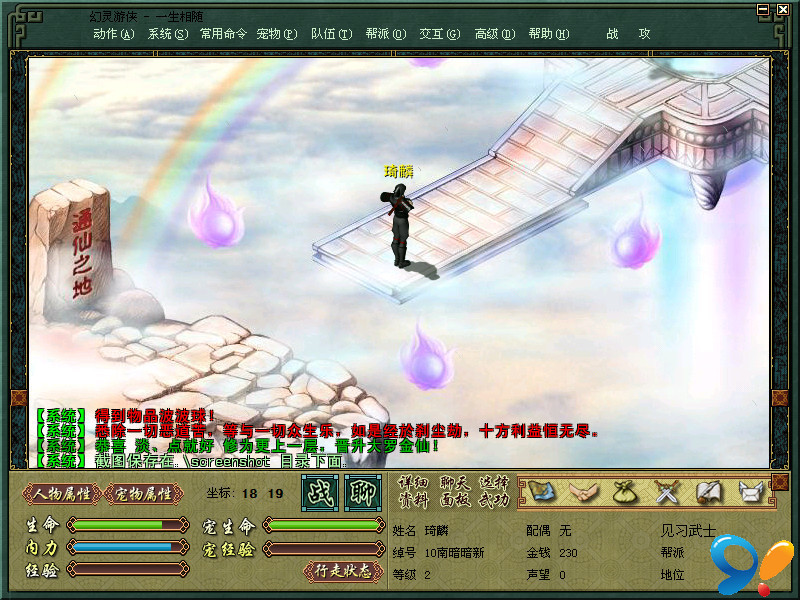Open the 系统 (System) menu
Image resolution: width=800 pixels, height=600 pixels.
pos(167,33)
